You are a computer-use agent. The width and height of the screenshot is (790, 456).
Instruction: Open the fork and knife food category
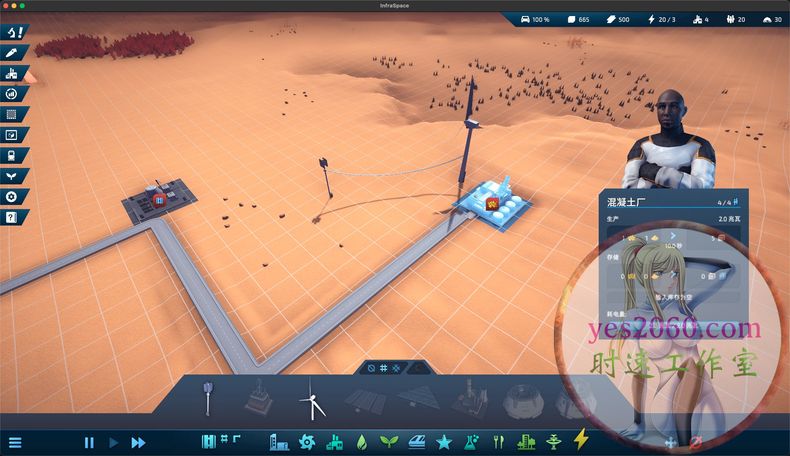click(497, 441)
